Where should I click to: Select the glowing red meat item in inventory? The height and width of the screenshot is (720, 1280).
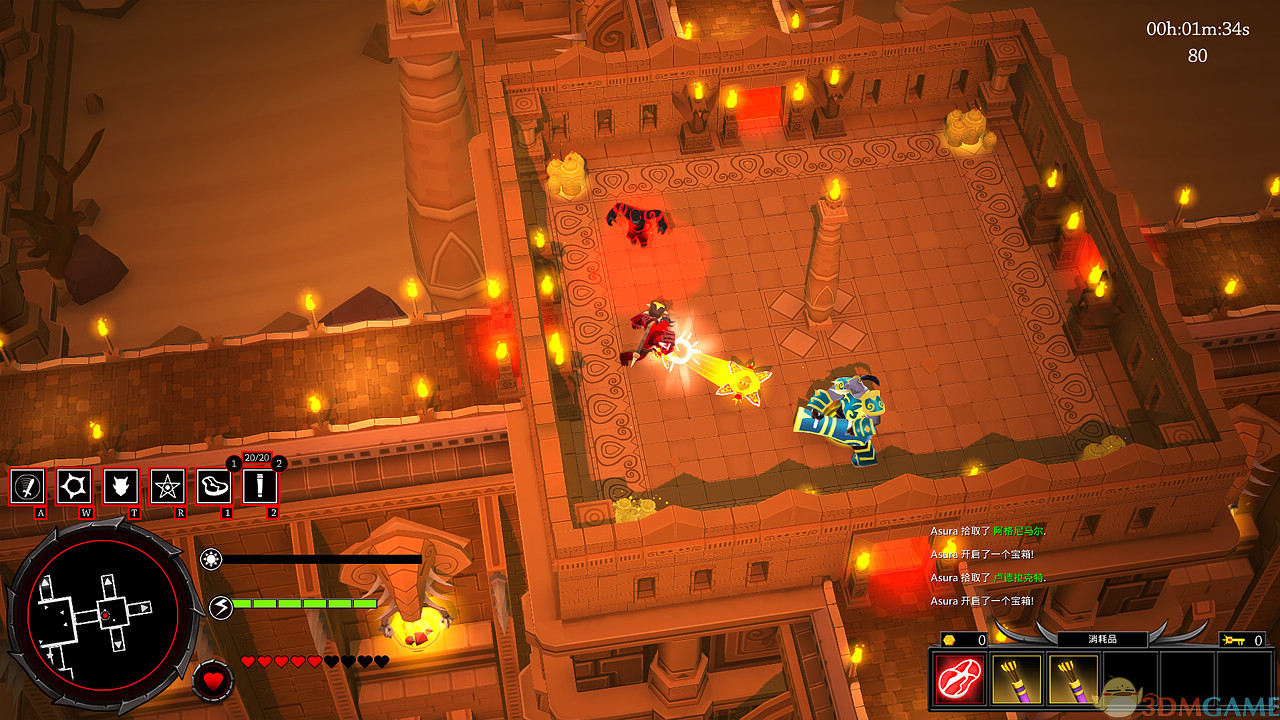click(x=959, y=678)
